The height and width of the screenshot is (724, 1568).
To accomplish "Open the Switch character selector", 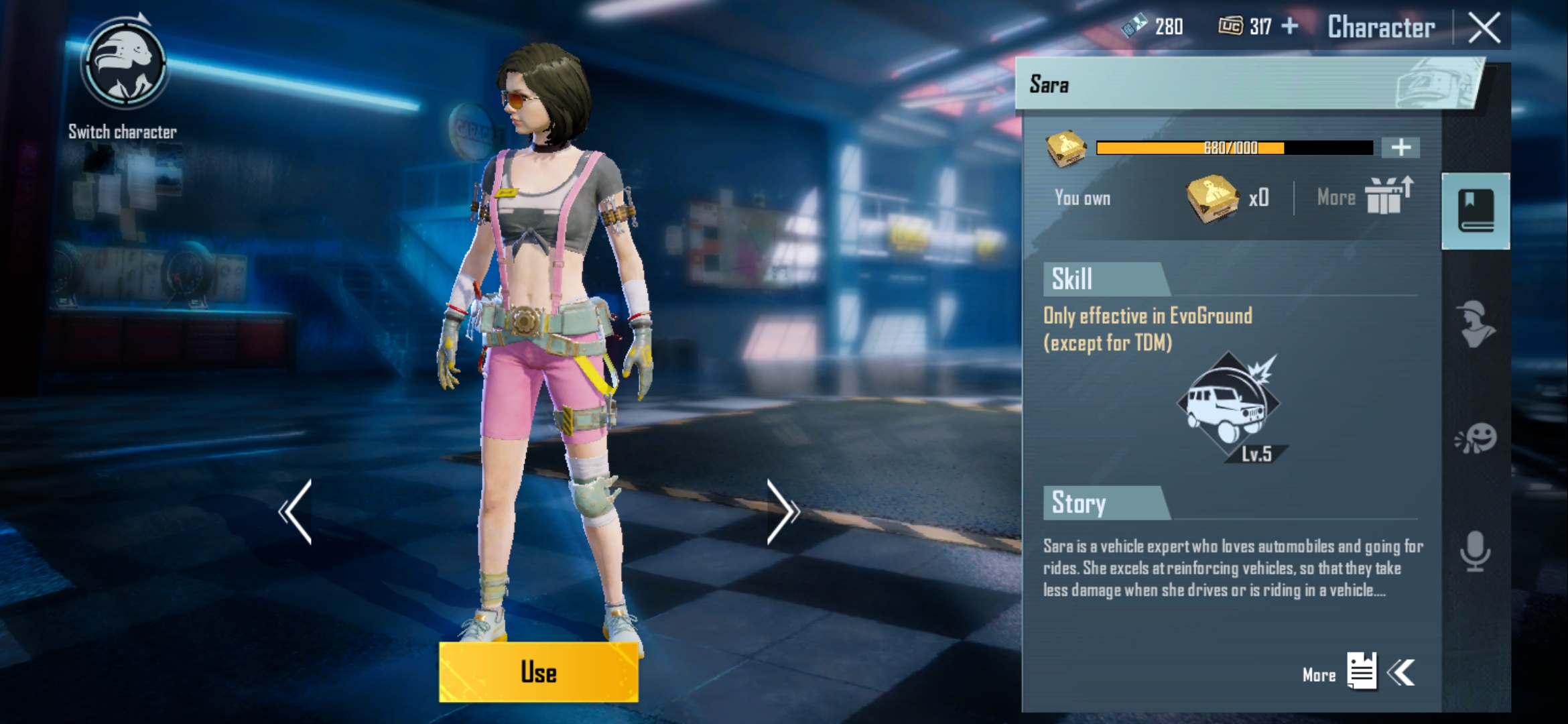I will pos(123,66).
